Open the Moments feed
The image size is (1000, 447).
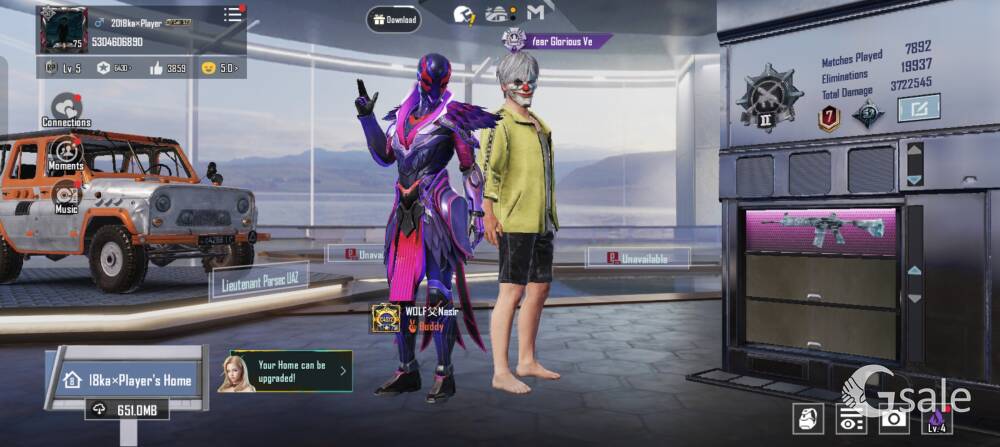[66, 152]
